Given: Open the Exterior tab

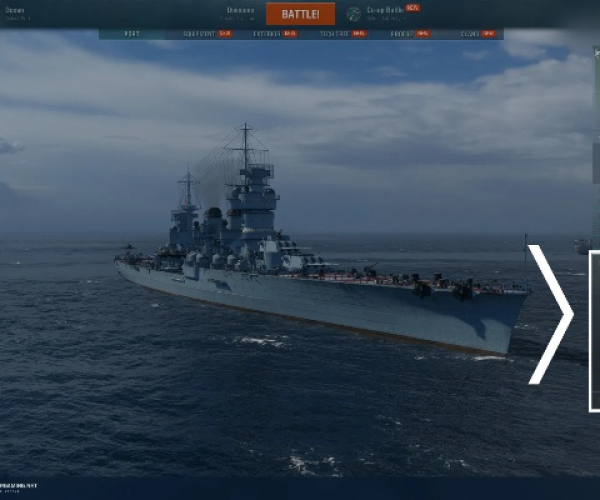Looking at the screenshot, I should 269,34.
